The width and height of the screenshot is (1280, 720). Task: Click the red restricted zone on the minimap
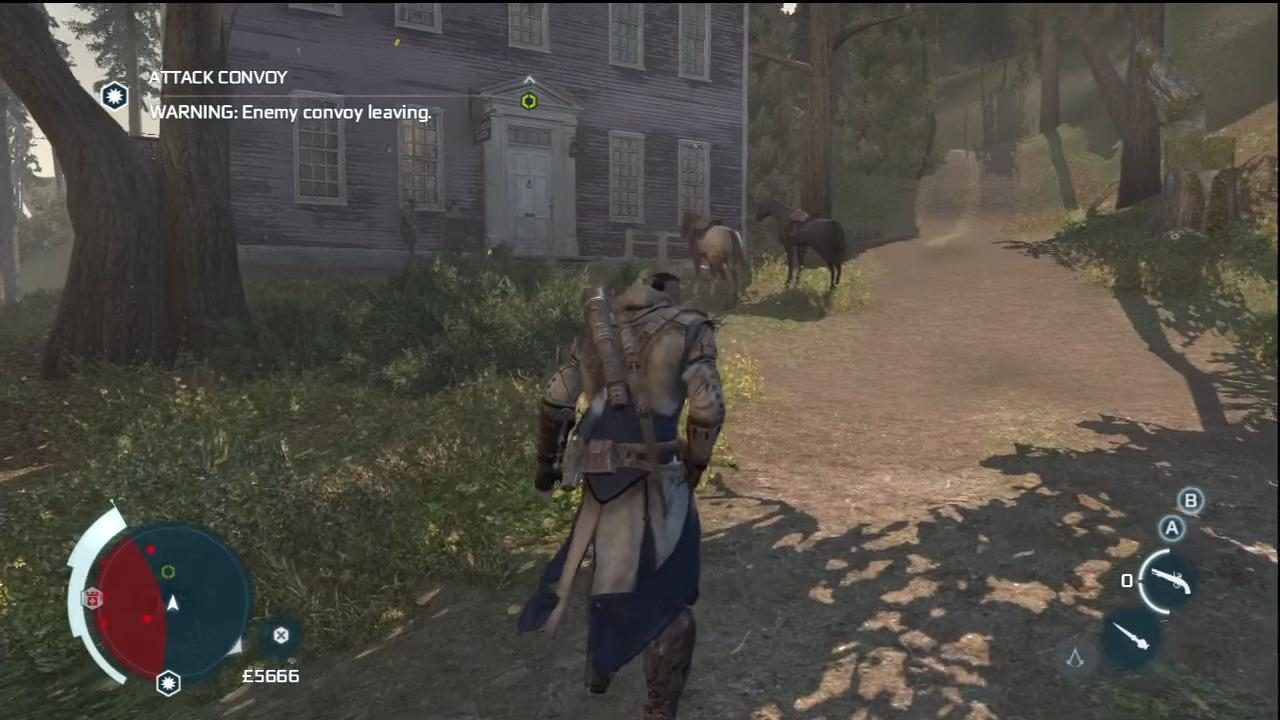pyautogui.click(x=125, y=590)
